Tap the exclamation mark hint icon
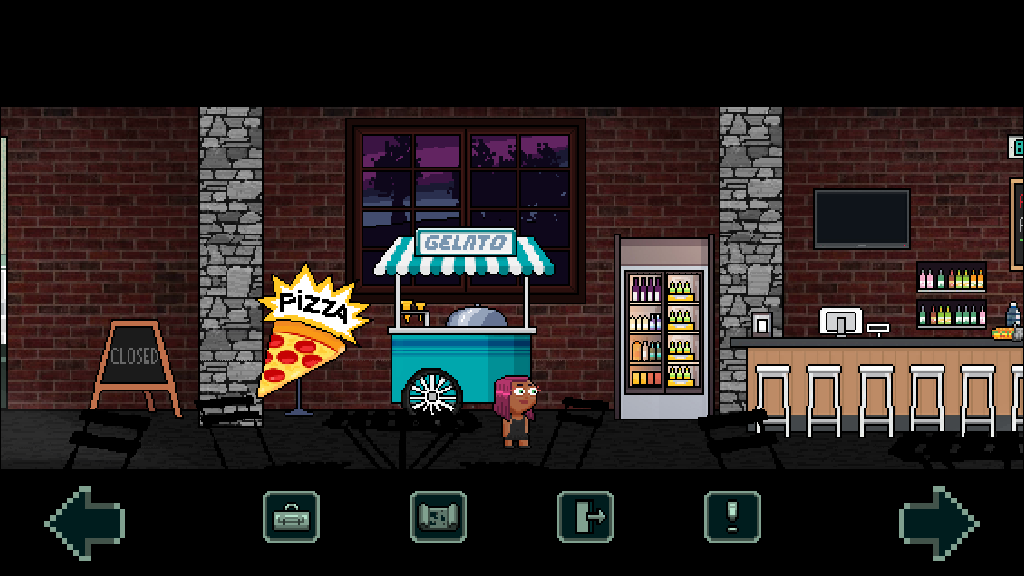 pyautogui.click(x=732, y=517)
